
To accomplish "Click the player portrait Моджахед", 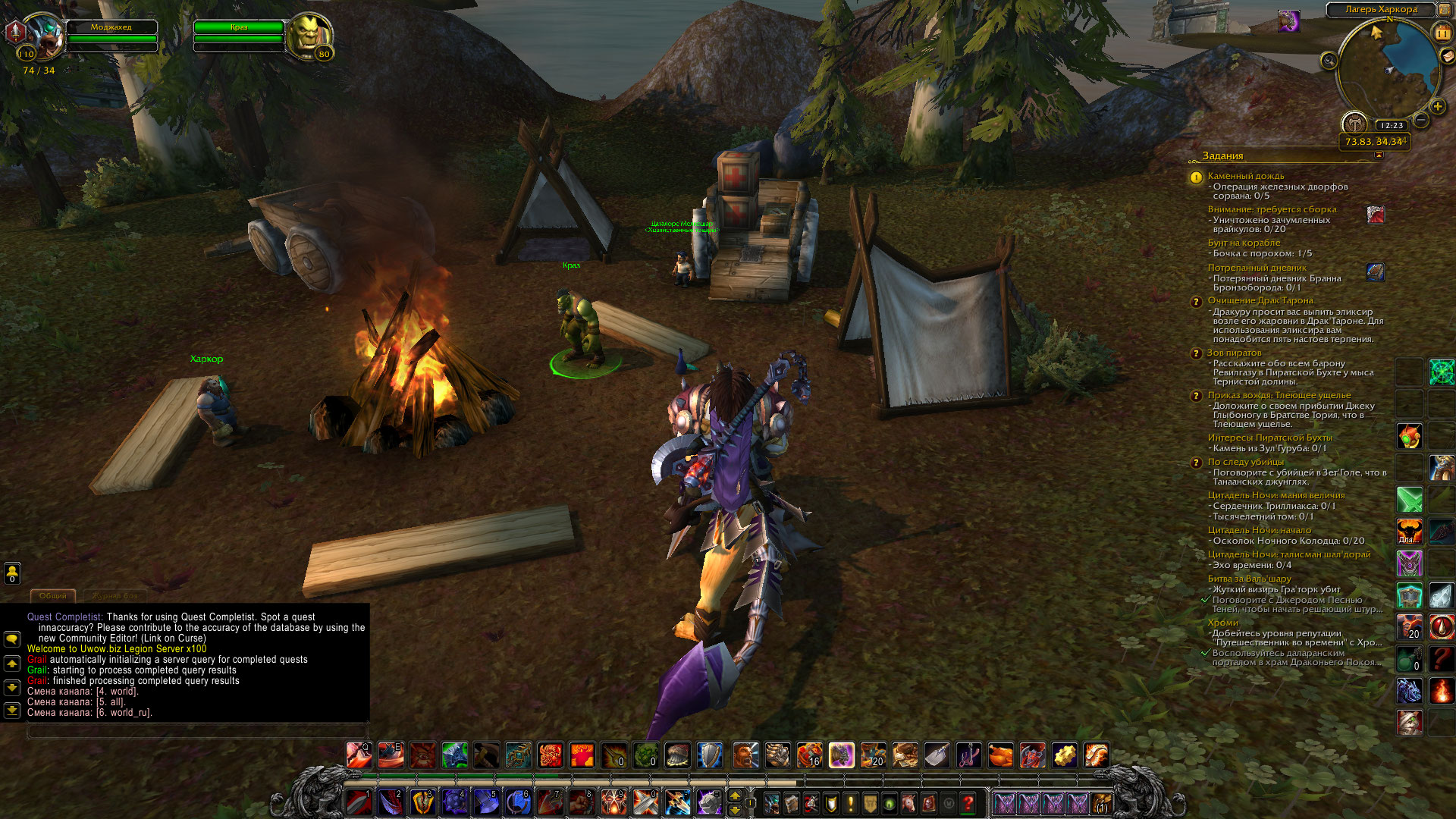I will click(45, 36).
